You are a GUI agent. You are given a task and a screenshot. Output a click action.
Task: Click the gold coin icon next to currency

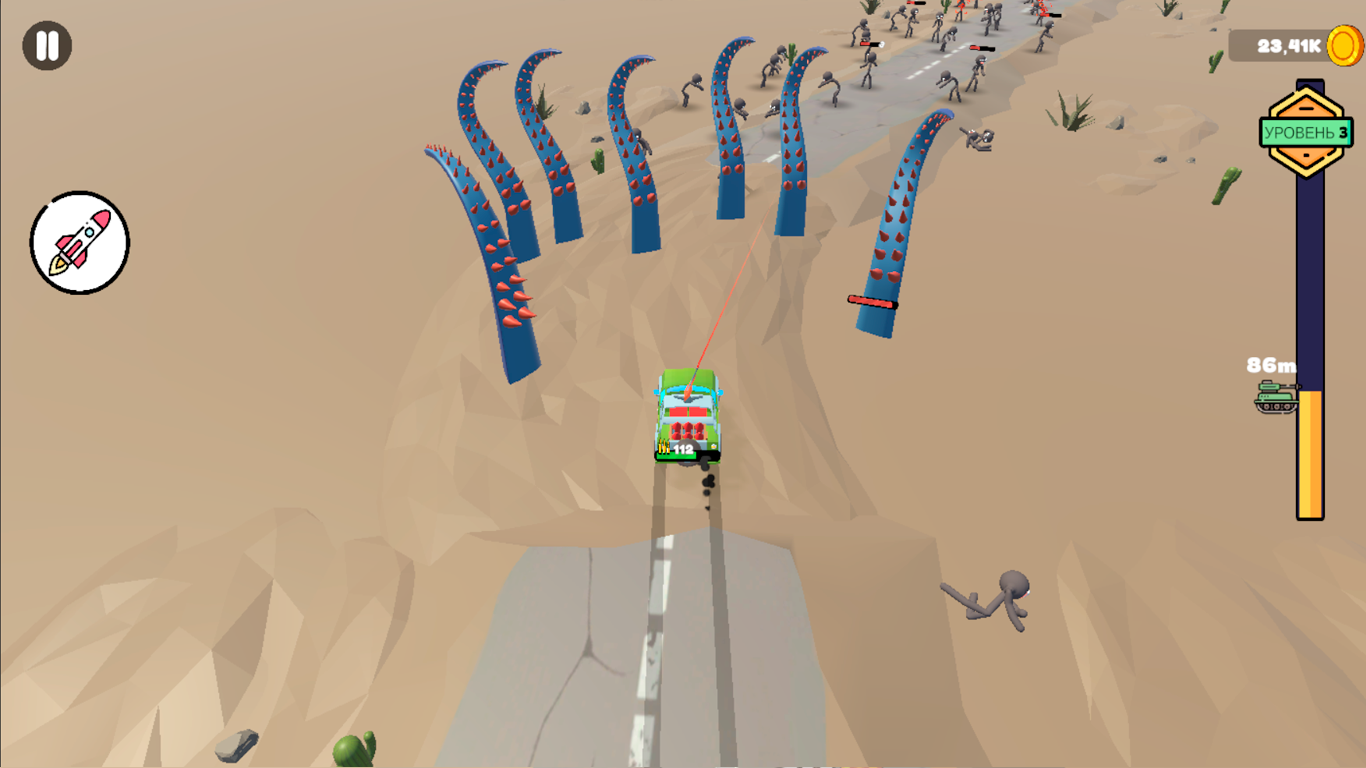[1345, 44]
